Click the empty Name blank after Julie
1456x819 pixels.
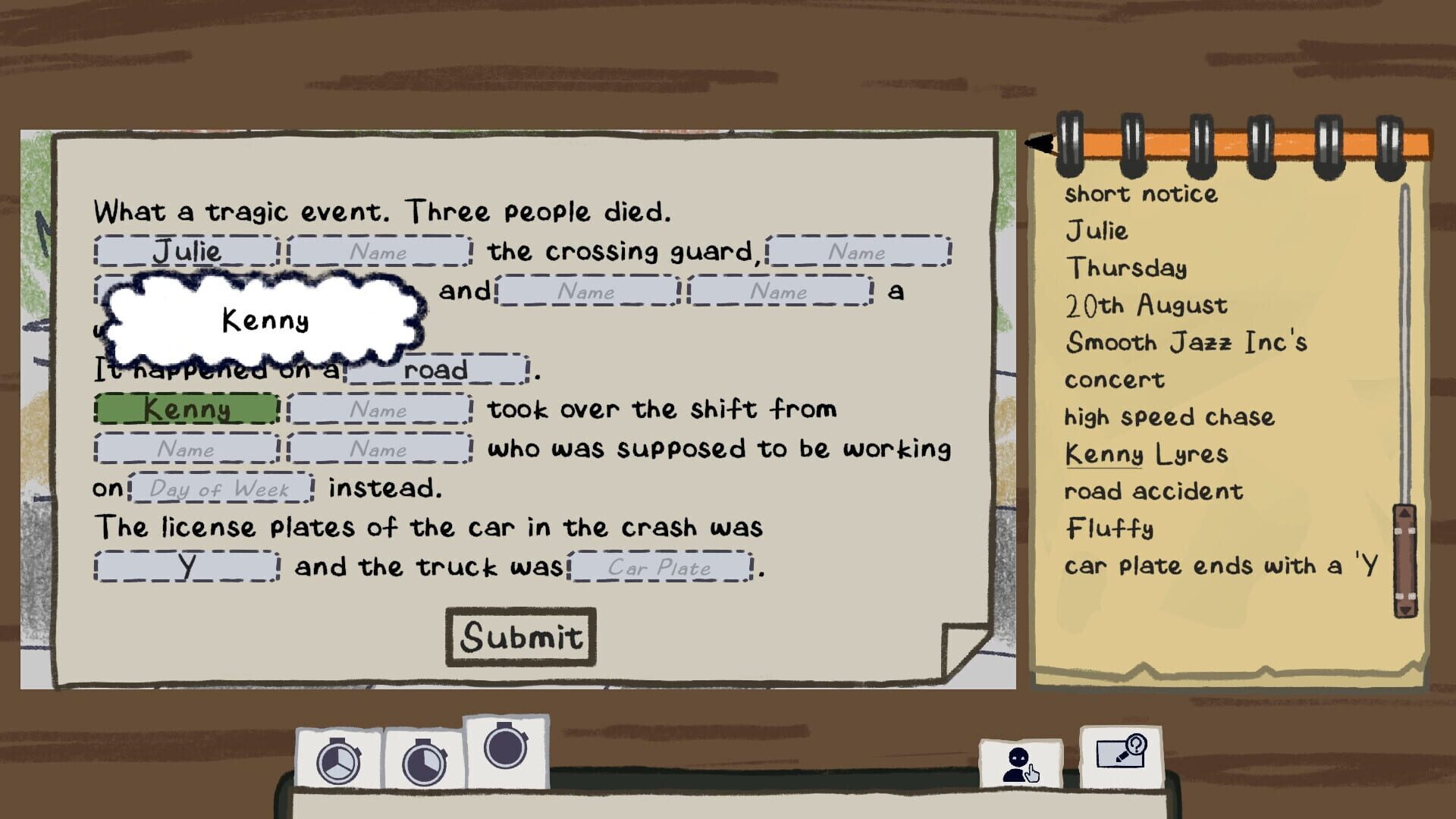pos(379,252)
